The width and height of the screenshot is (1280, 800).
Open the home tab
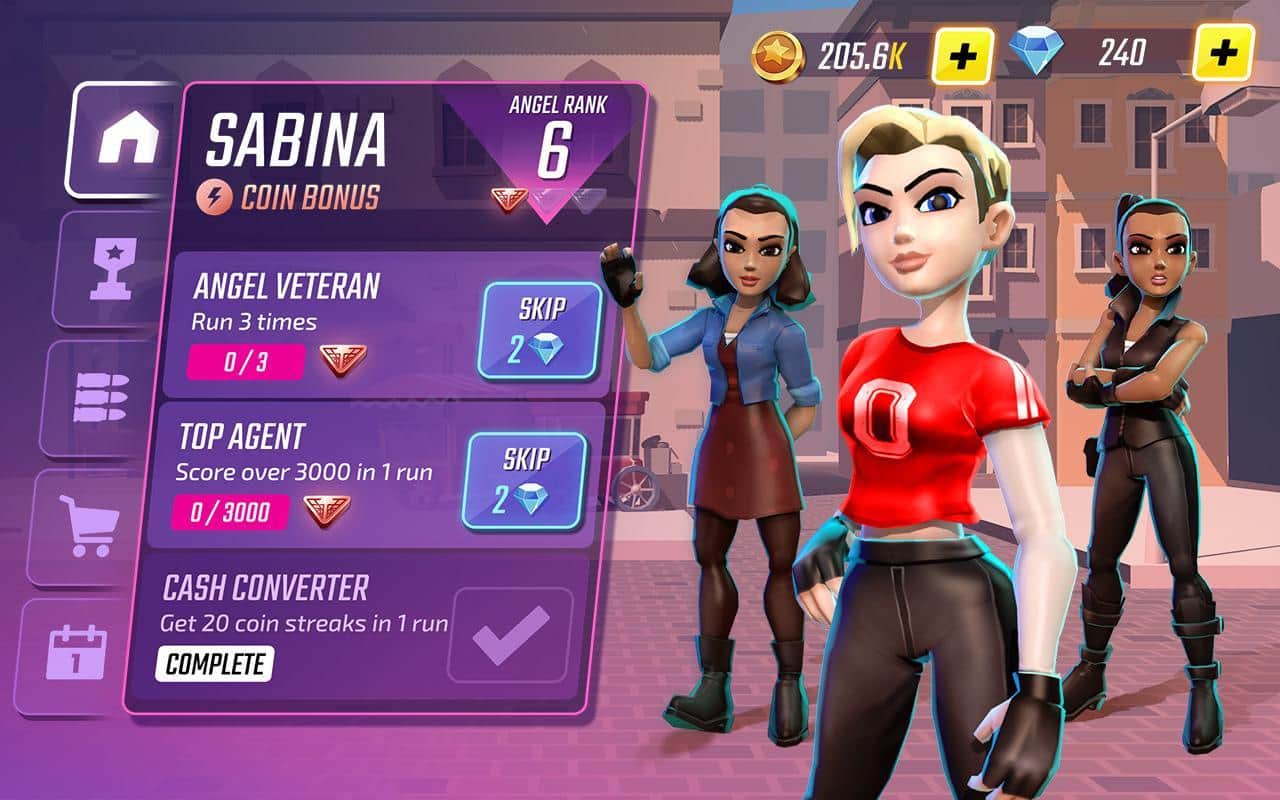[127, 141]
